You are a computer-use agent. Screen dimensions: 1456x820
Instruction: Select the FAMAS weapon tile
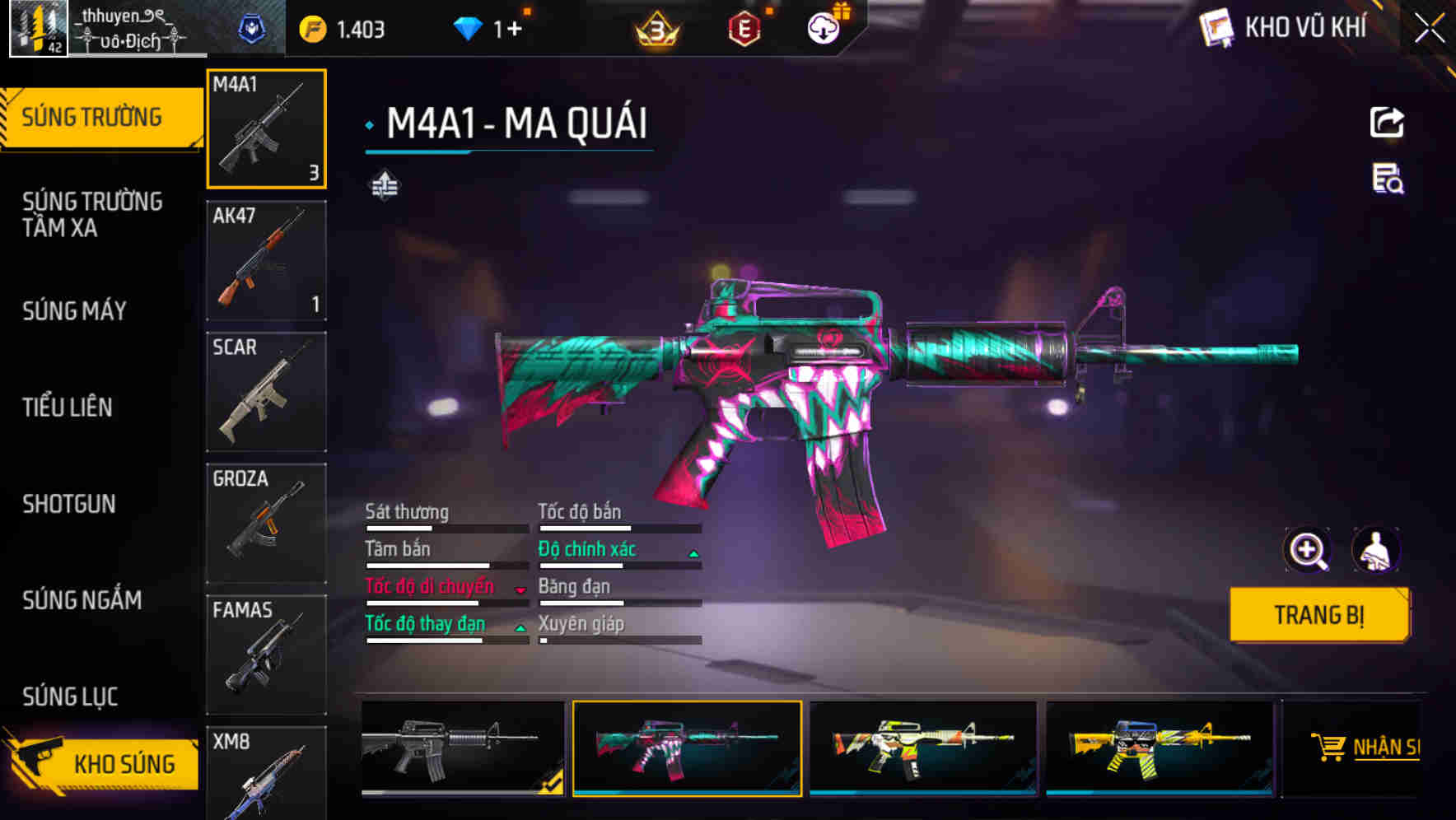click(266, 655)
